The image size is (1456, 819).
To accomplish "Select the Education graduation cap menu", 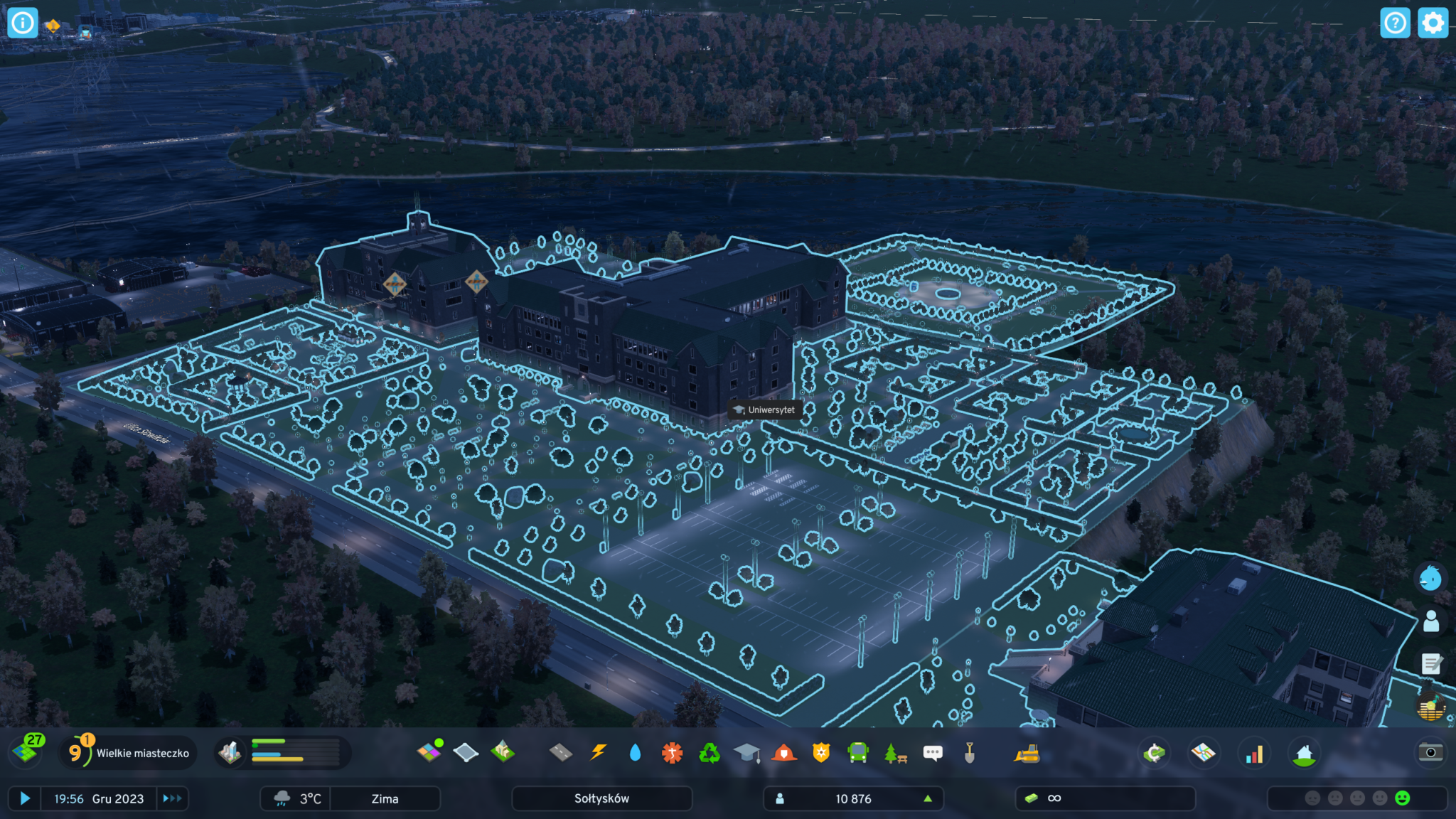I will [x=746, y=752].
